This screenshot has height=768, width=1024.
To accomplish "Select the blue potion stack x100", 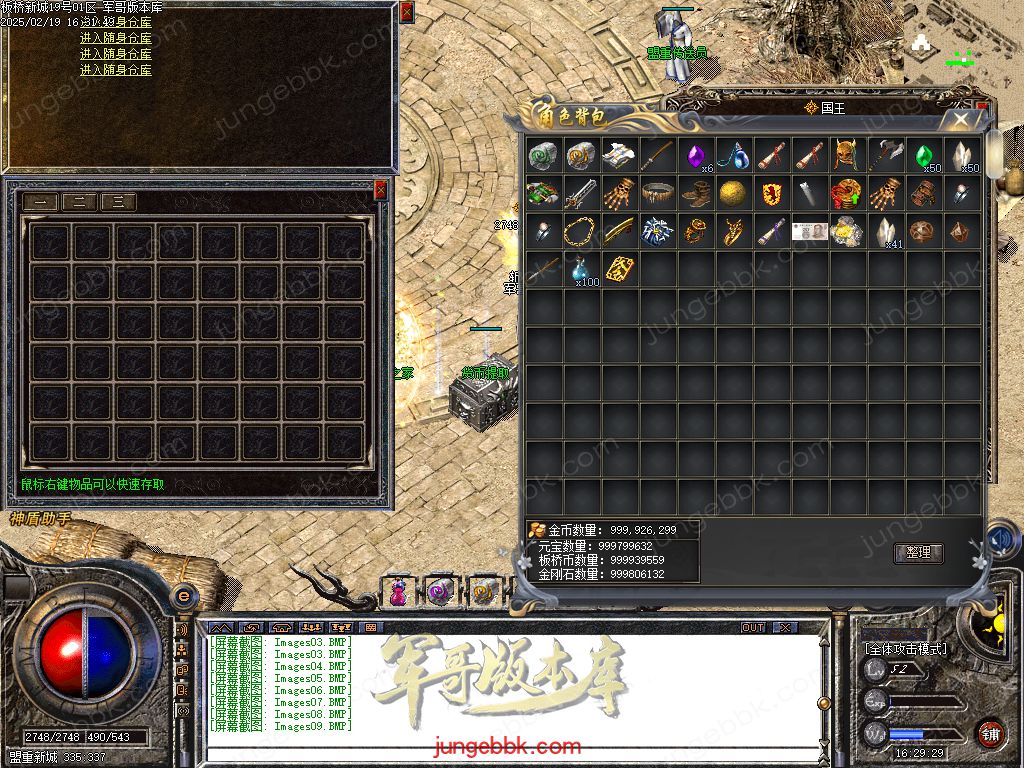I will point(581,270).
